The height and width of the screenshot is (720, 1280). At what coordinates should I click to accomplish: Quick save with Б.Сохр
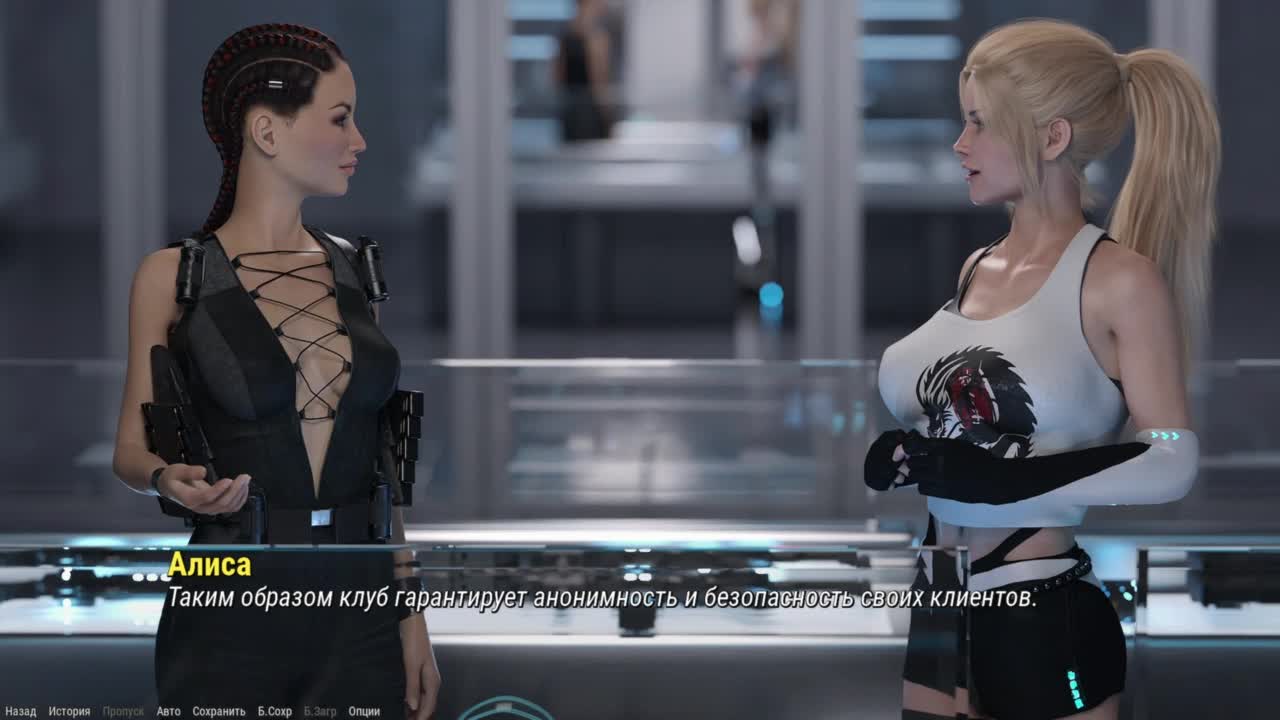(274, 711)
